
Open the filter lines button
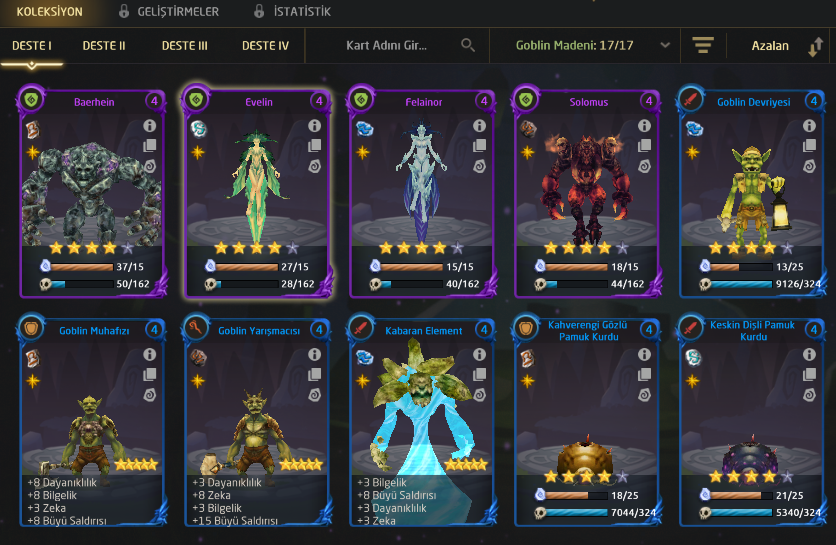pos(703,46)
